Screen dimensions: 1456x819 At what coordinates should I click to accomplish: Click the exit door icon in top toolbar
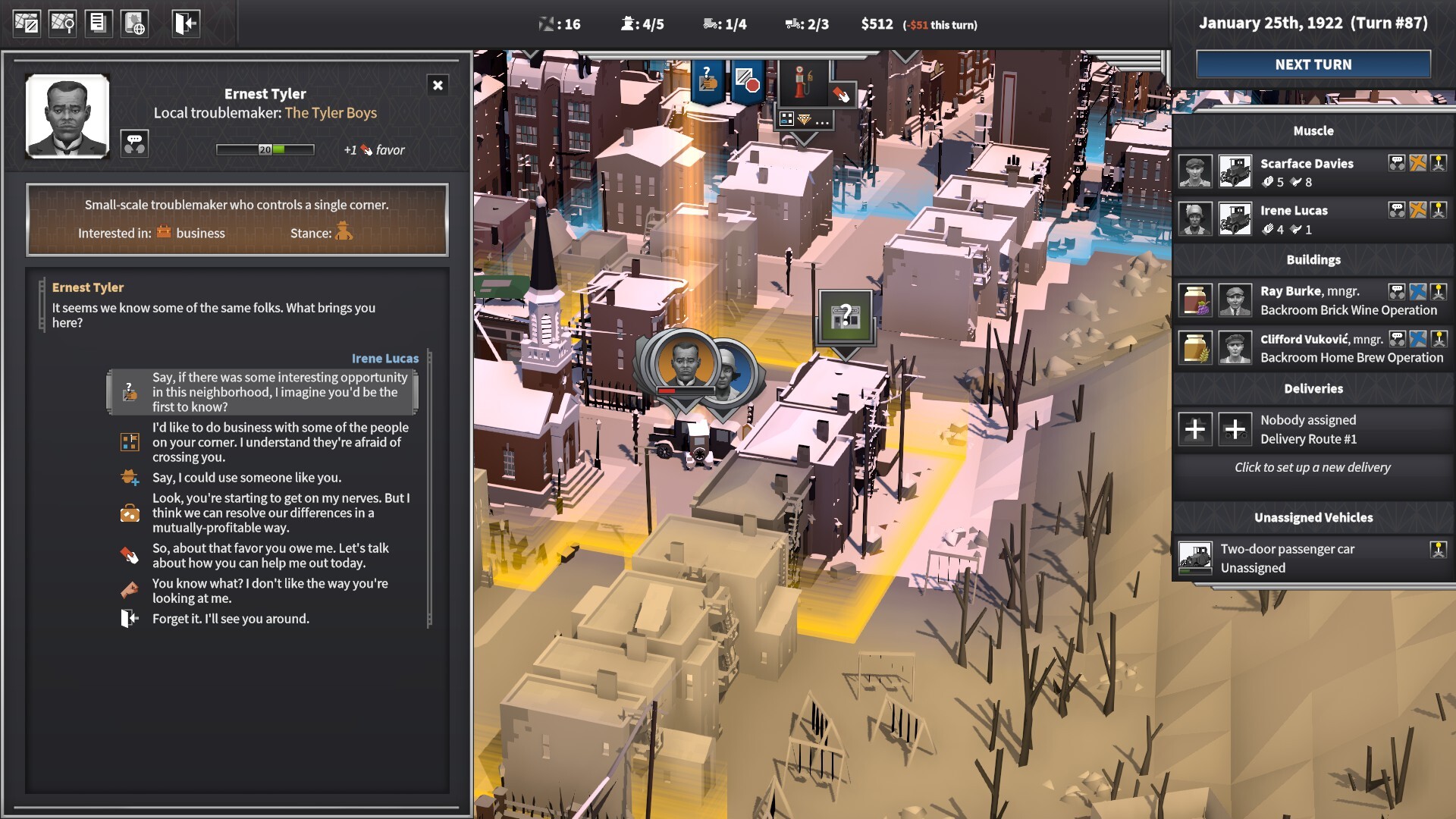point(186,24)
